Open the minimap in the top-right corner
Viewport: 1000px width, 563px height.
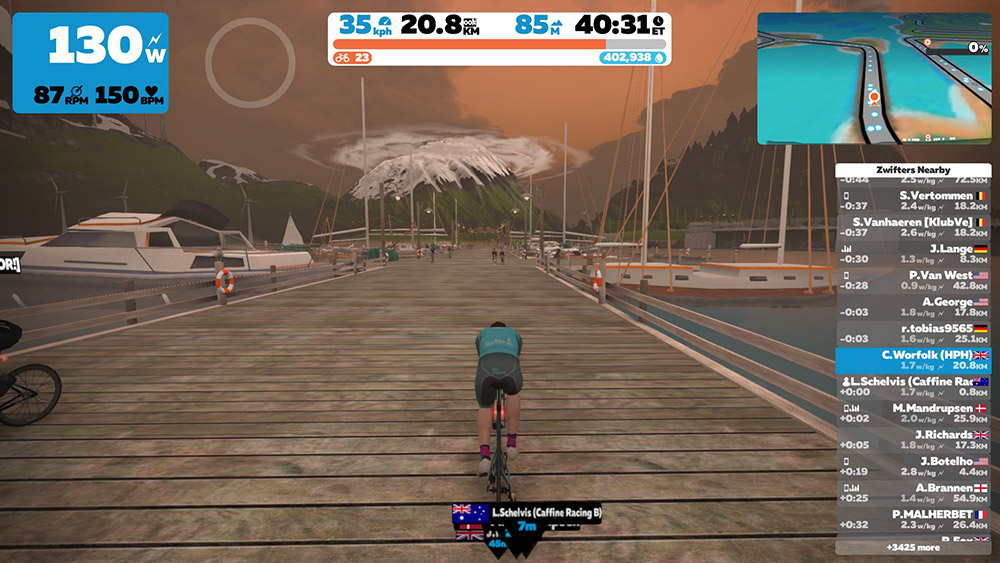(873, 78)
